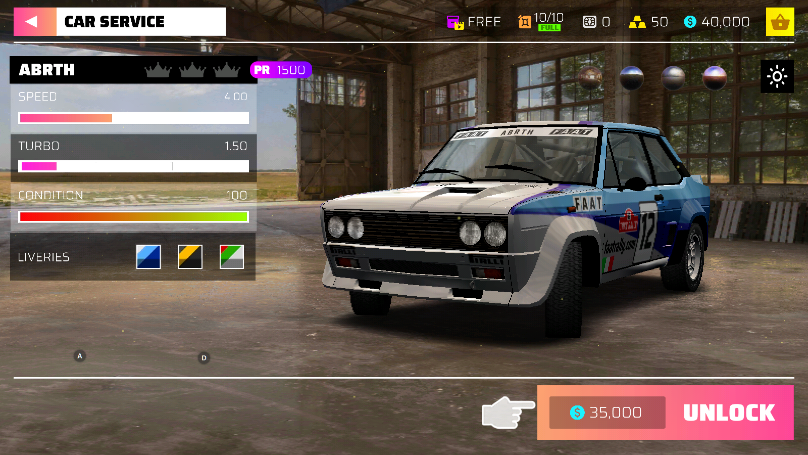Select the blue livery swatch

tap(148, 257)
